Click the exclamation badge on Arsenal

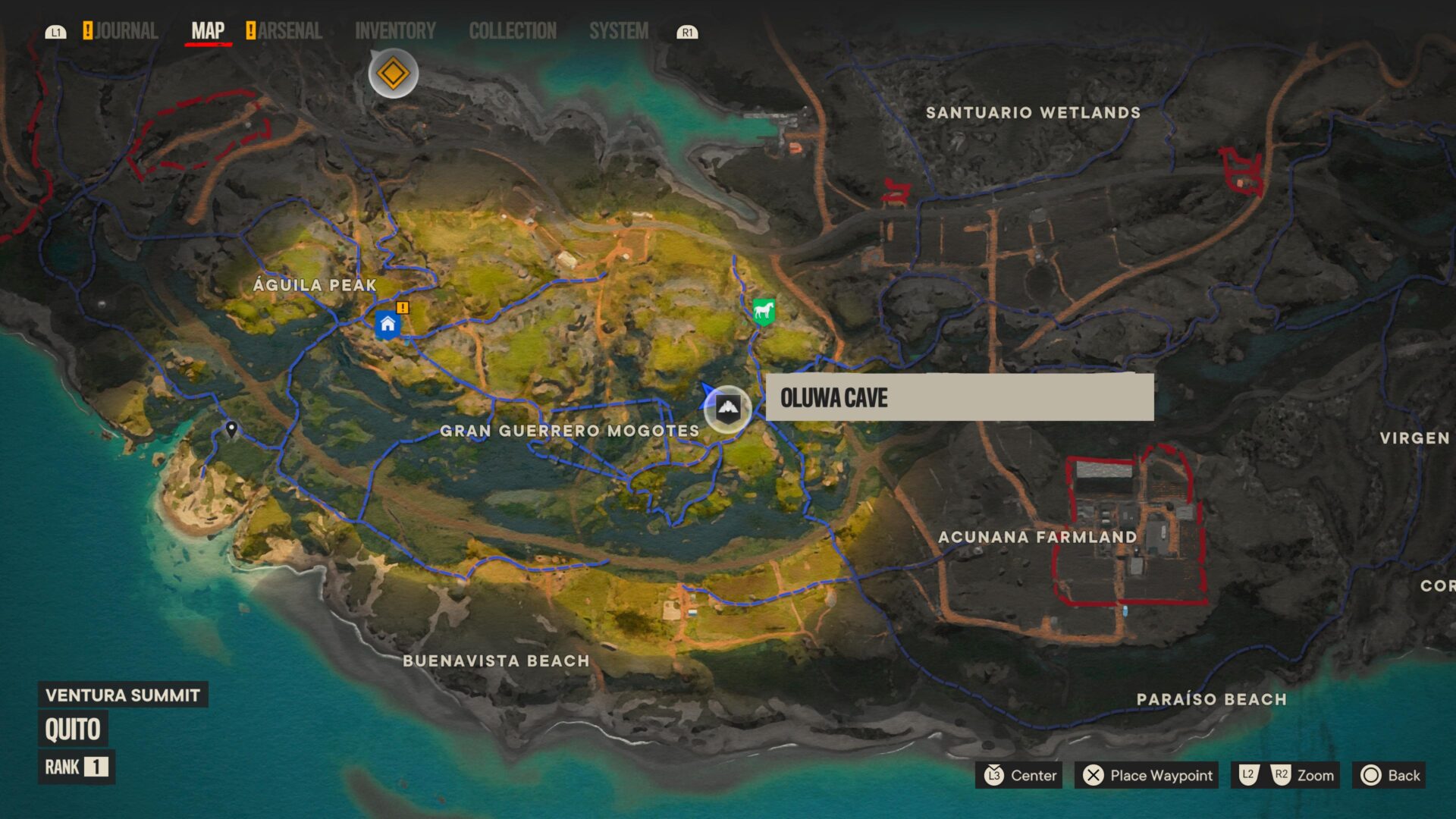251,30
